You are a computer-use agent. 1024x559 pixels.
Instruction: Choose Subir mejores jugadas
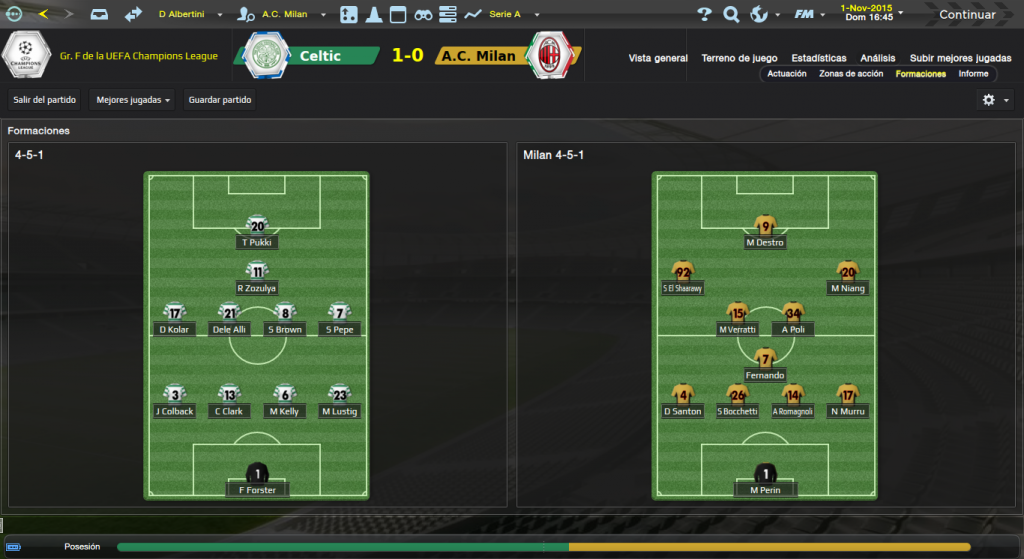[960, 58]
